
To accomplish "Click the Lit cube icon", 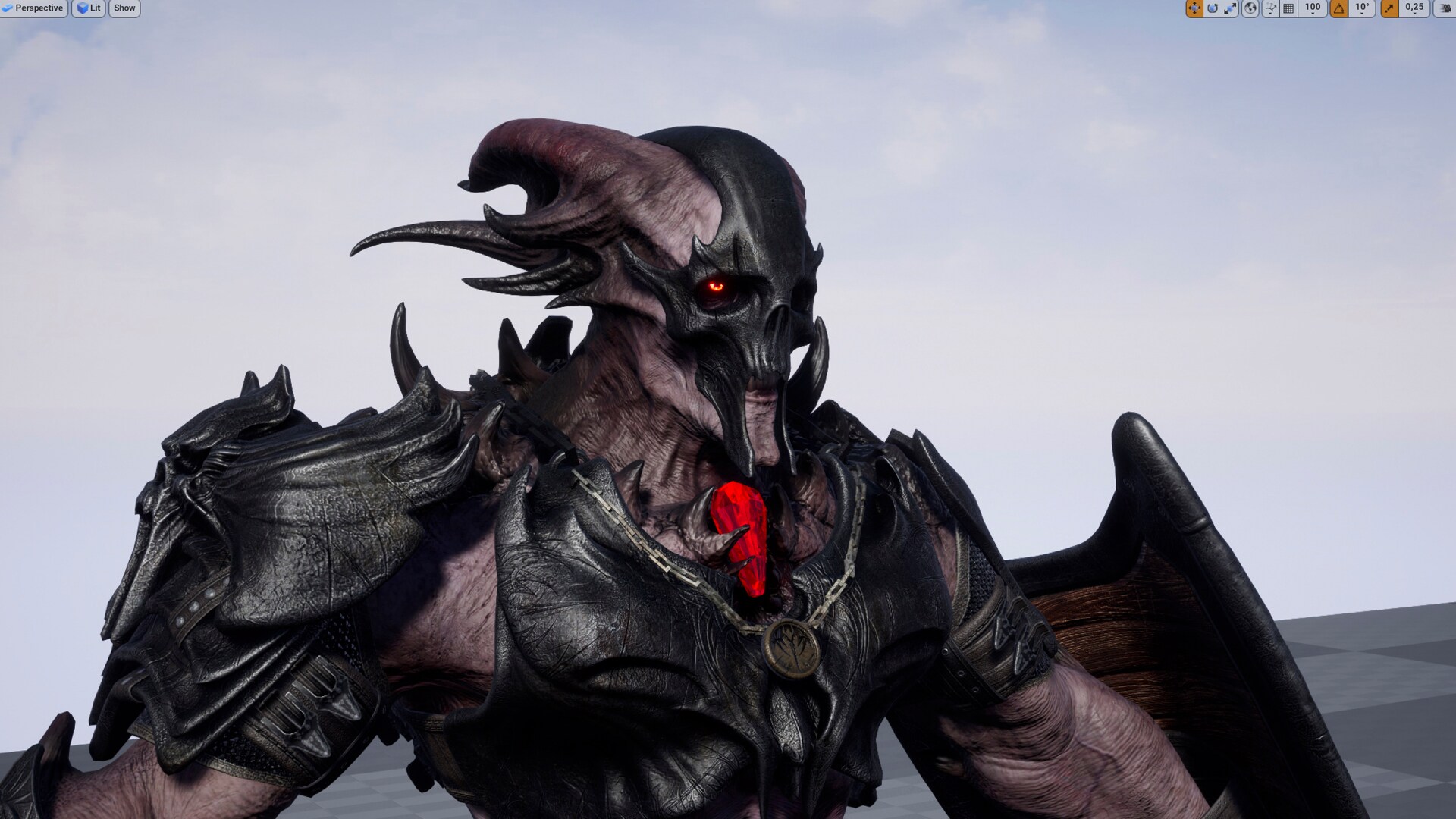I will point(82,8).
